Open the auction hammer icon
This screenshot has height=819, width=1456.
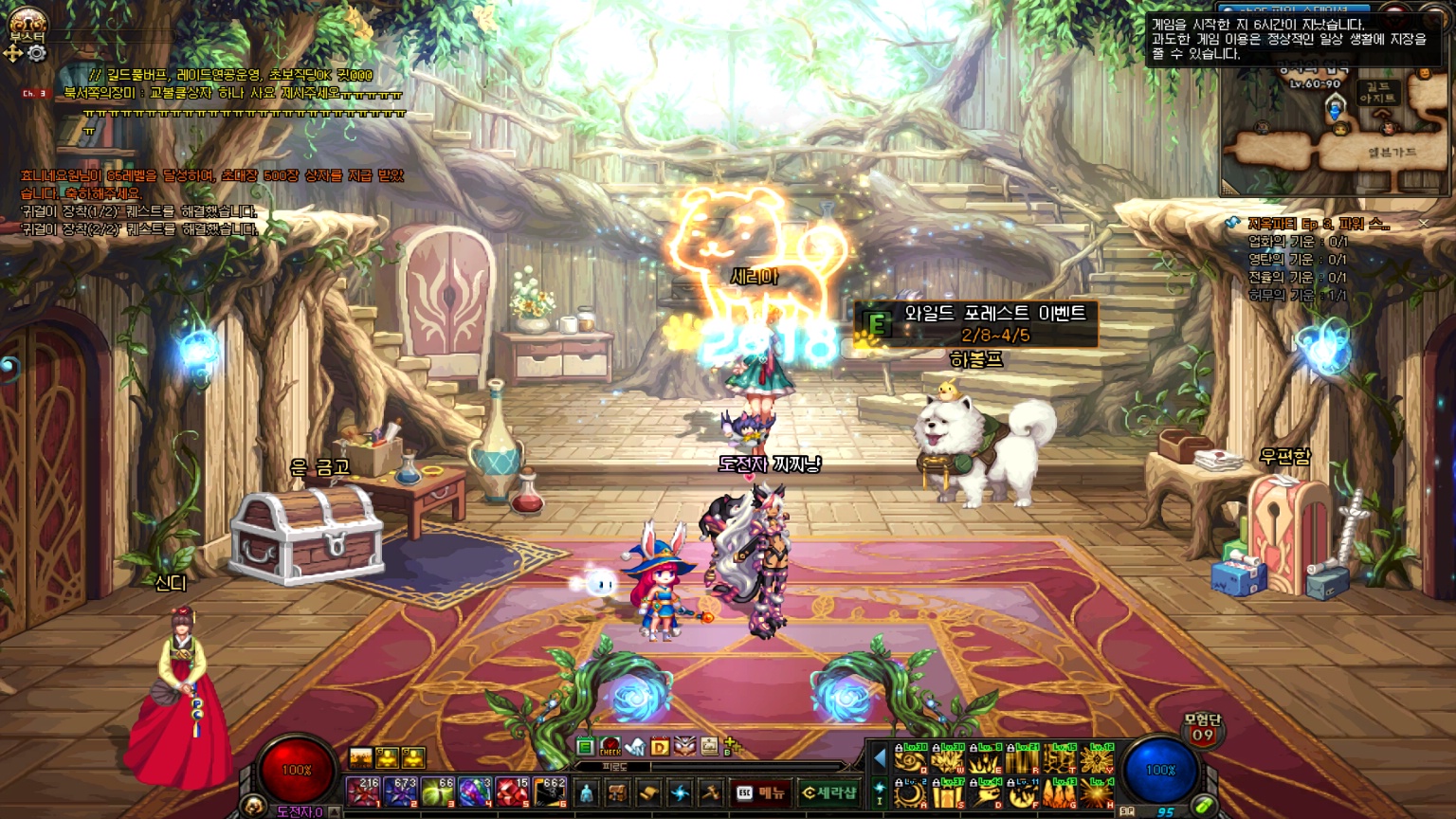pyautogui.click(x=710, y=793)
